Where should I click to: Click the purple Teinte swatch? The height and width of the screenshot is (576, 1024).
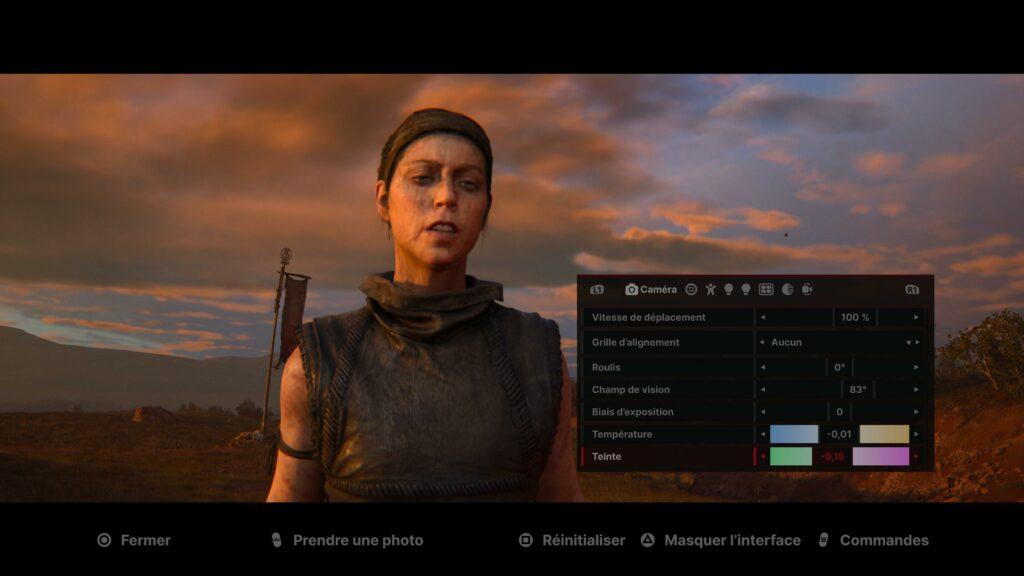pyautogui.click(x=880, y=456)
